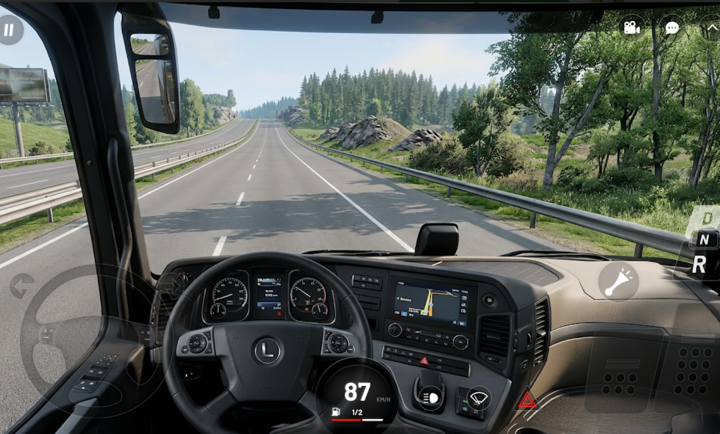Shift gear selector to N
Screen dimensions: 720x434
click(x=704, y=240)
